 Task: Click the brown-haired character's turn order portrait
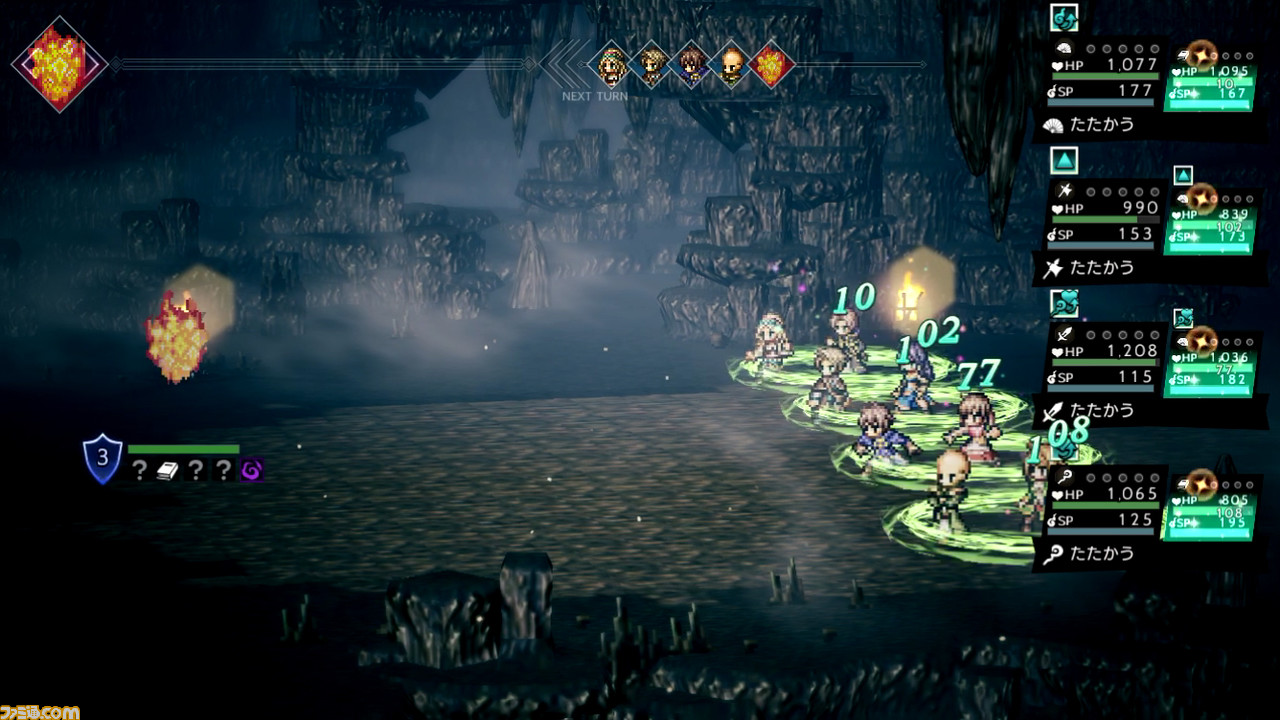692,66
